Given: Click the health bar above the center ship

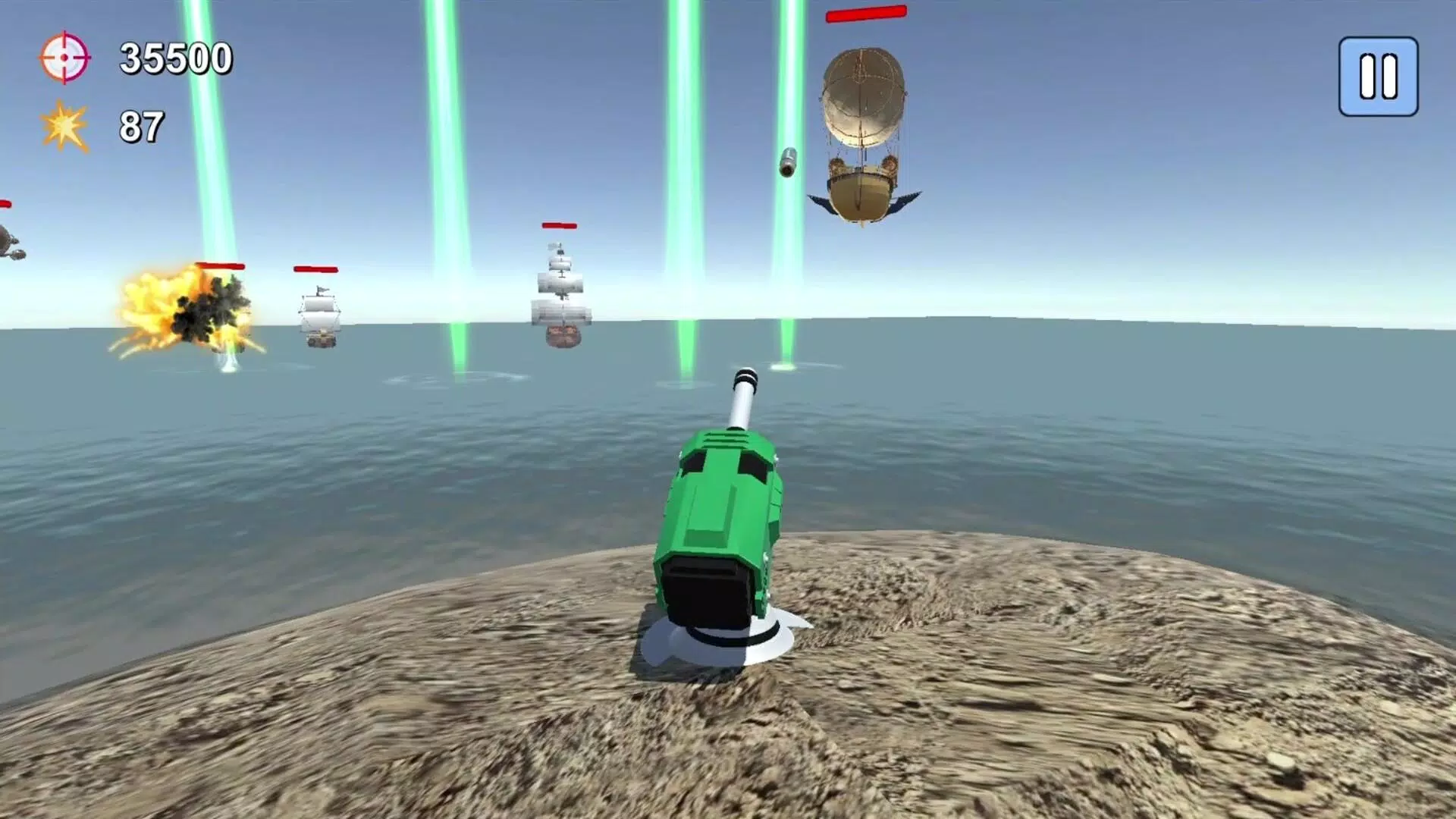Looking at the screenshot, I should [559, 225].
